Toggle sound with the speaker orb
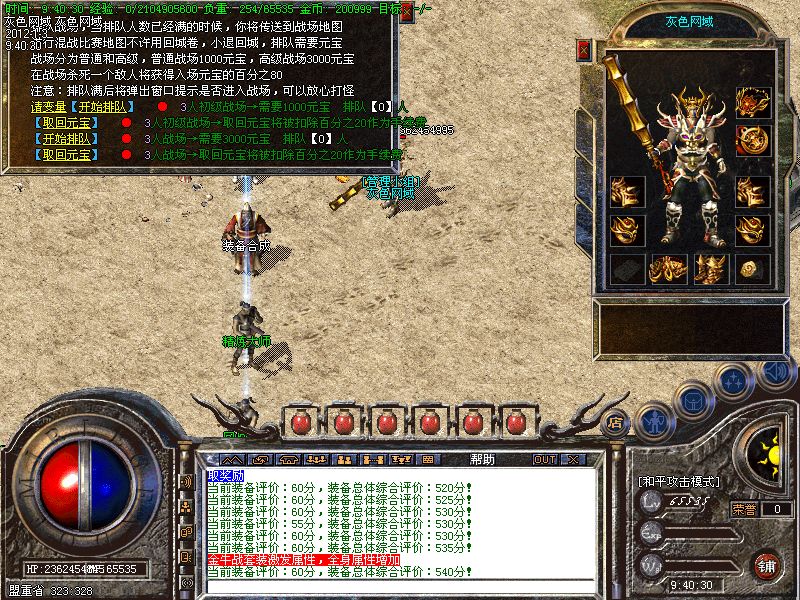 [x=775, y=372]
